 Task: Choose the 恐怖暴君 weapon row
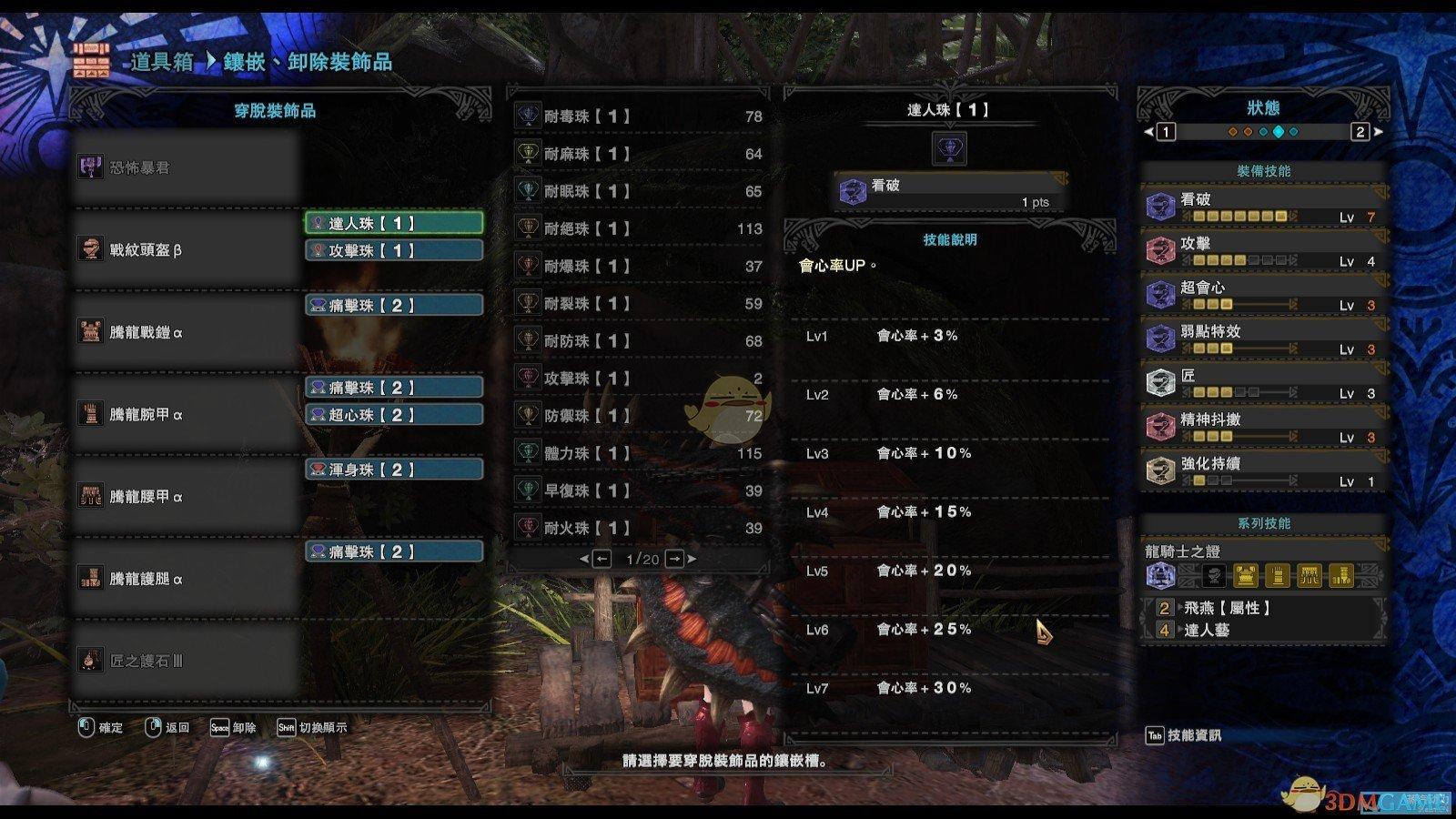[187, 167]
